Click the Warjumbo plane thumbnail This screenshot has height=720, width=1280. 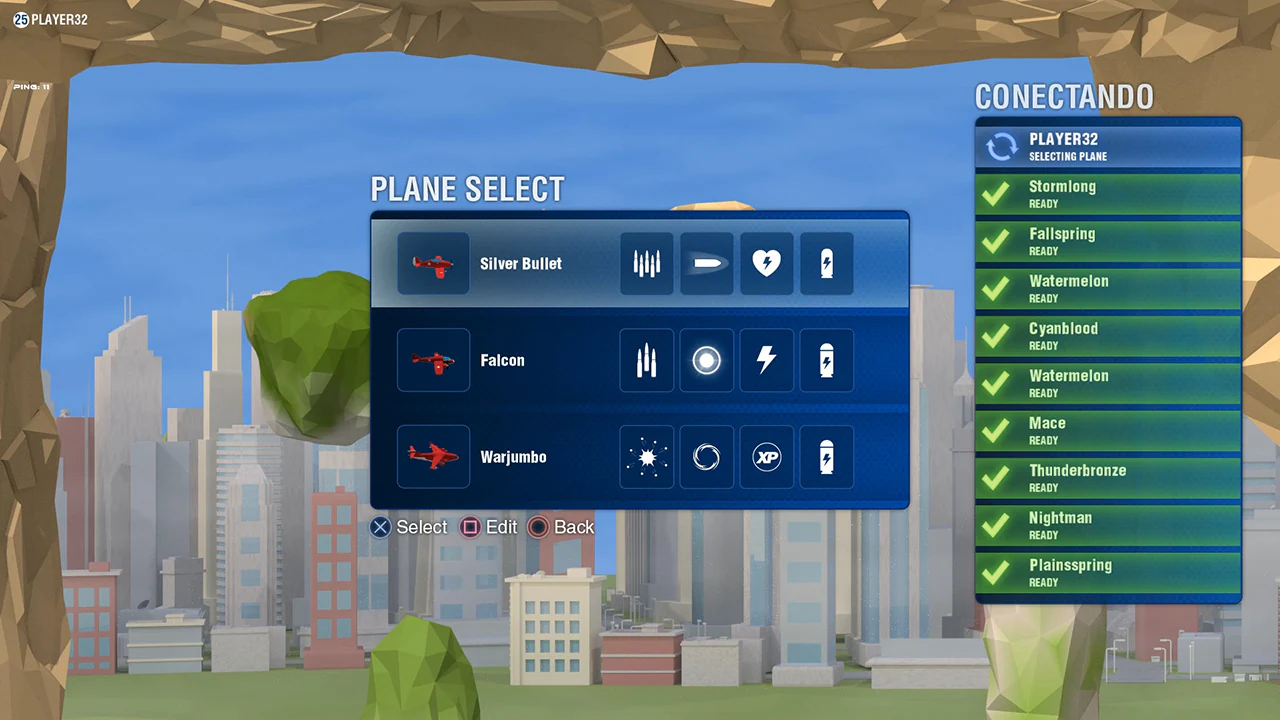[433, 457]
